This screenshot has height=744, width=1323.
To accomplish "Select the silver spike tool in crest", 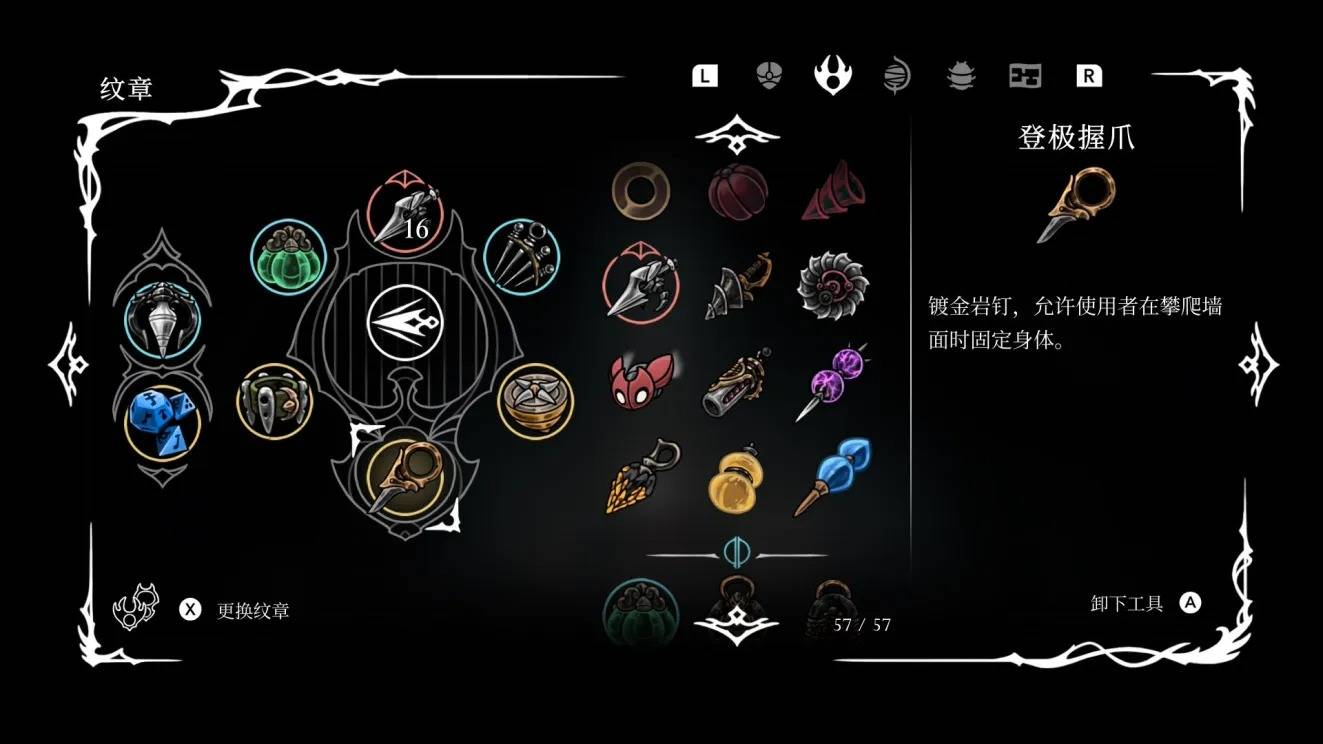I will [x=165, y=320].
